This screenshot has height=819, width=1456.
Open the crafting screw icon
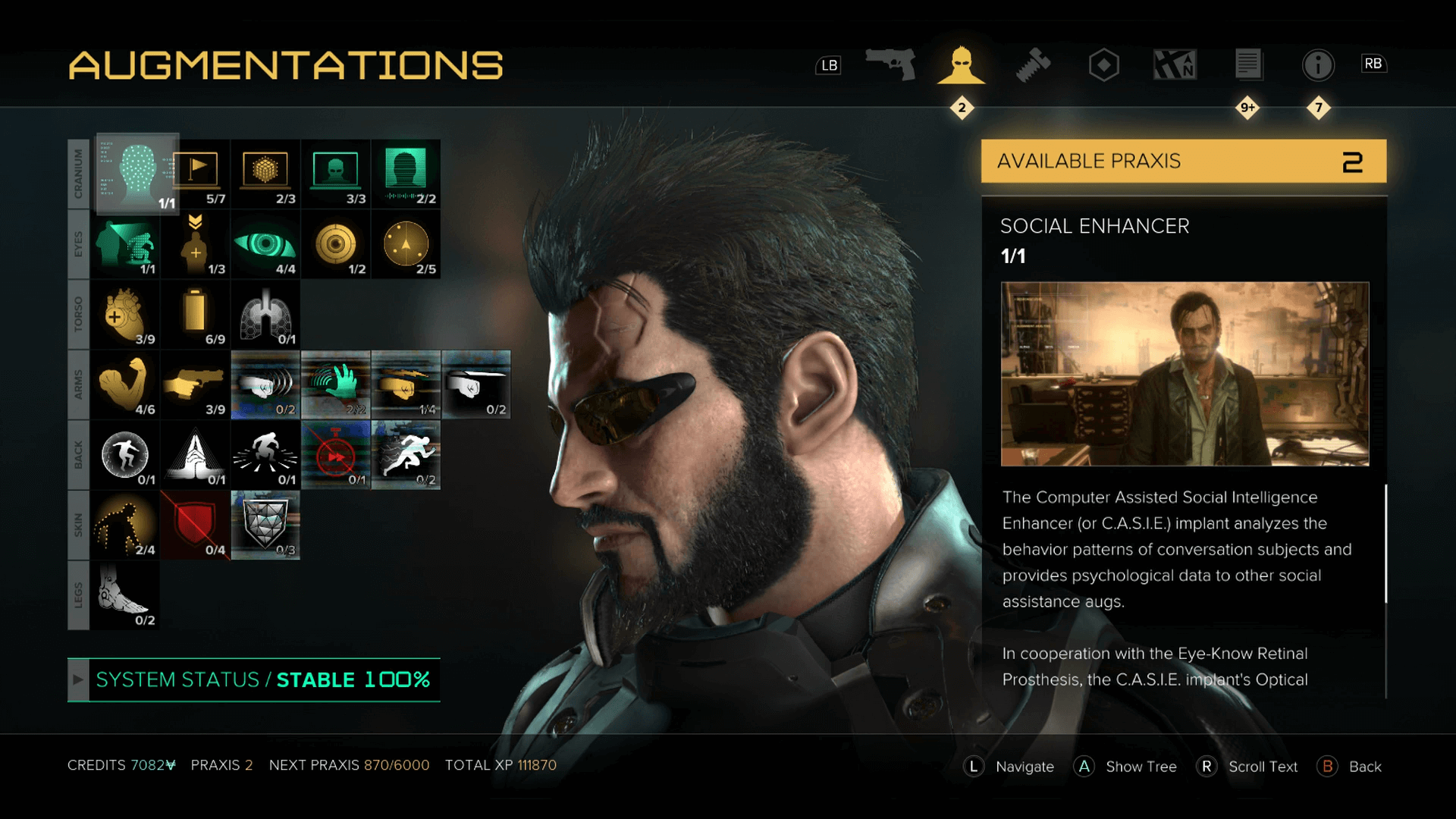tap(1033, 64)
